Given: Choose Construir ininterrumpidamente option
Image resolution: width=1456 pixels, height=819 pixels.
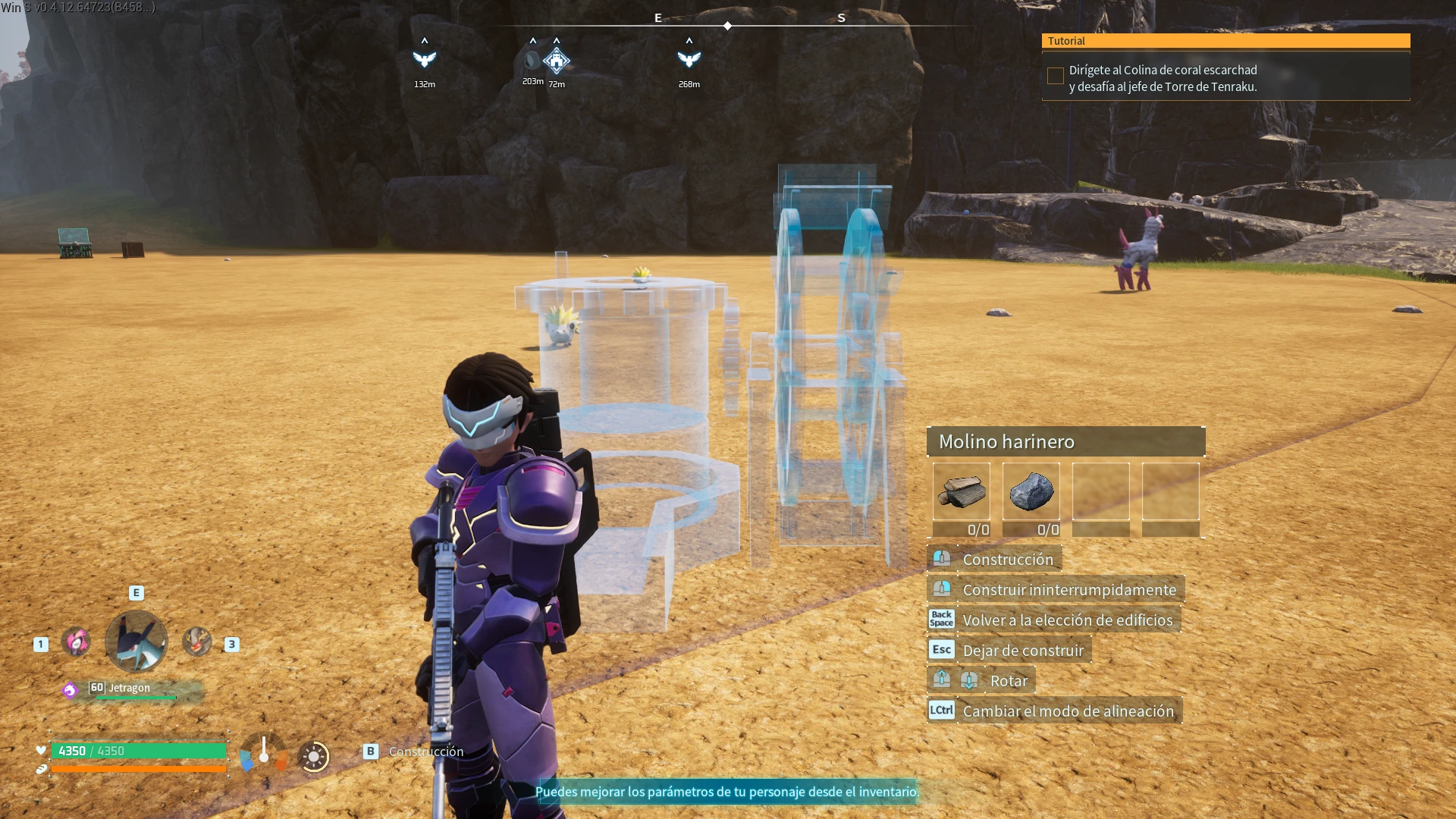Looking at the screenshot, I should [x=1068, y=590].
